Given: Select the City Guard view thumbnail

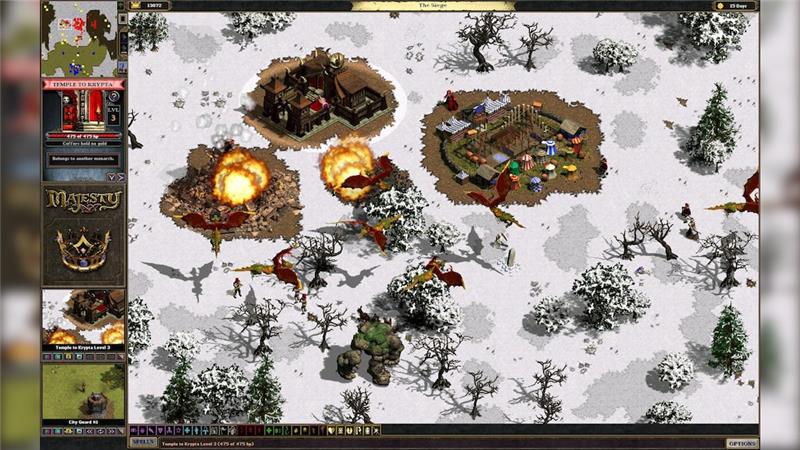Looking at the screenshot, I should (83, 392).
